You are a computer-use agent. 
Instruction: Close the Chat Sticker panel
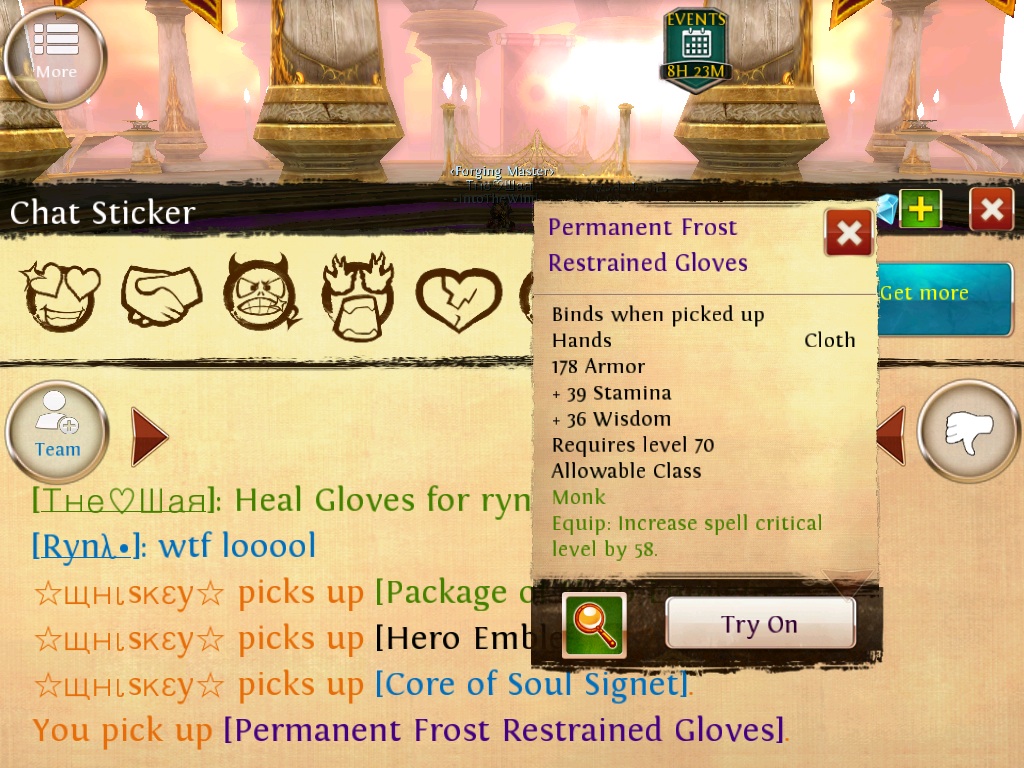(x=991, y=210)
